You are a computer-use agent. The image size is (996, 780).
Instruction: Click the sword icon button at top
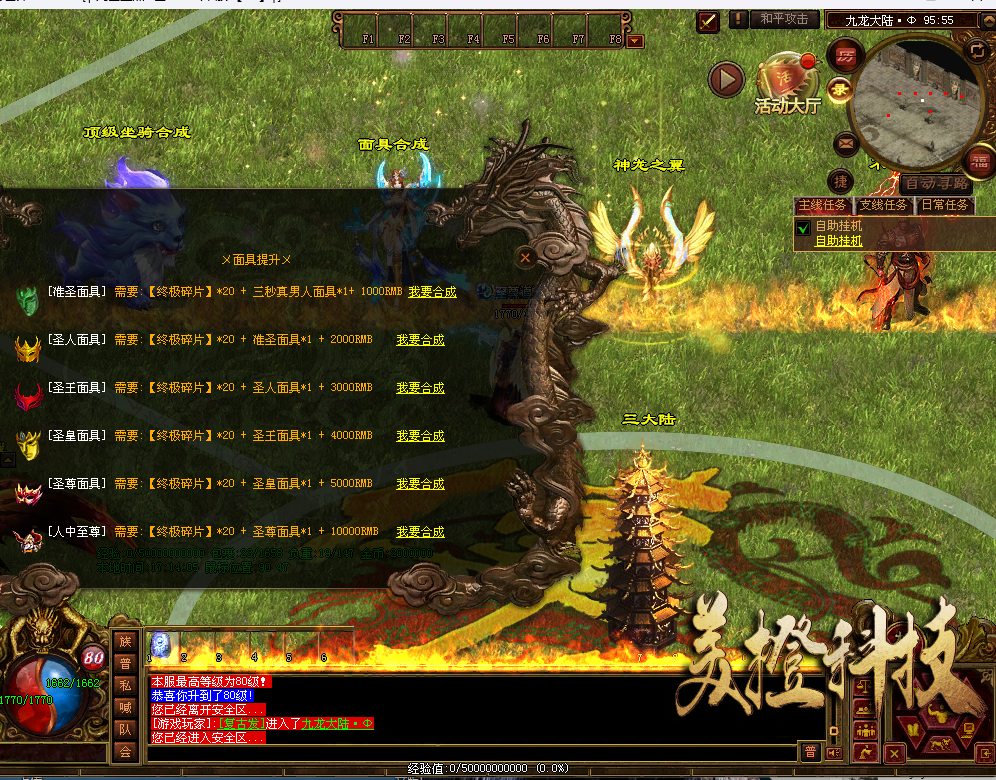[709, 20]
